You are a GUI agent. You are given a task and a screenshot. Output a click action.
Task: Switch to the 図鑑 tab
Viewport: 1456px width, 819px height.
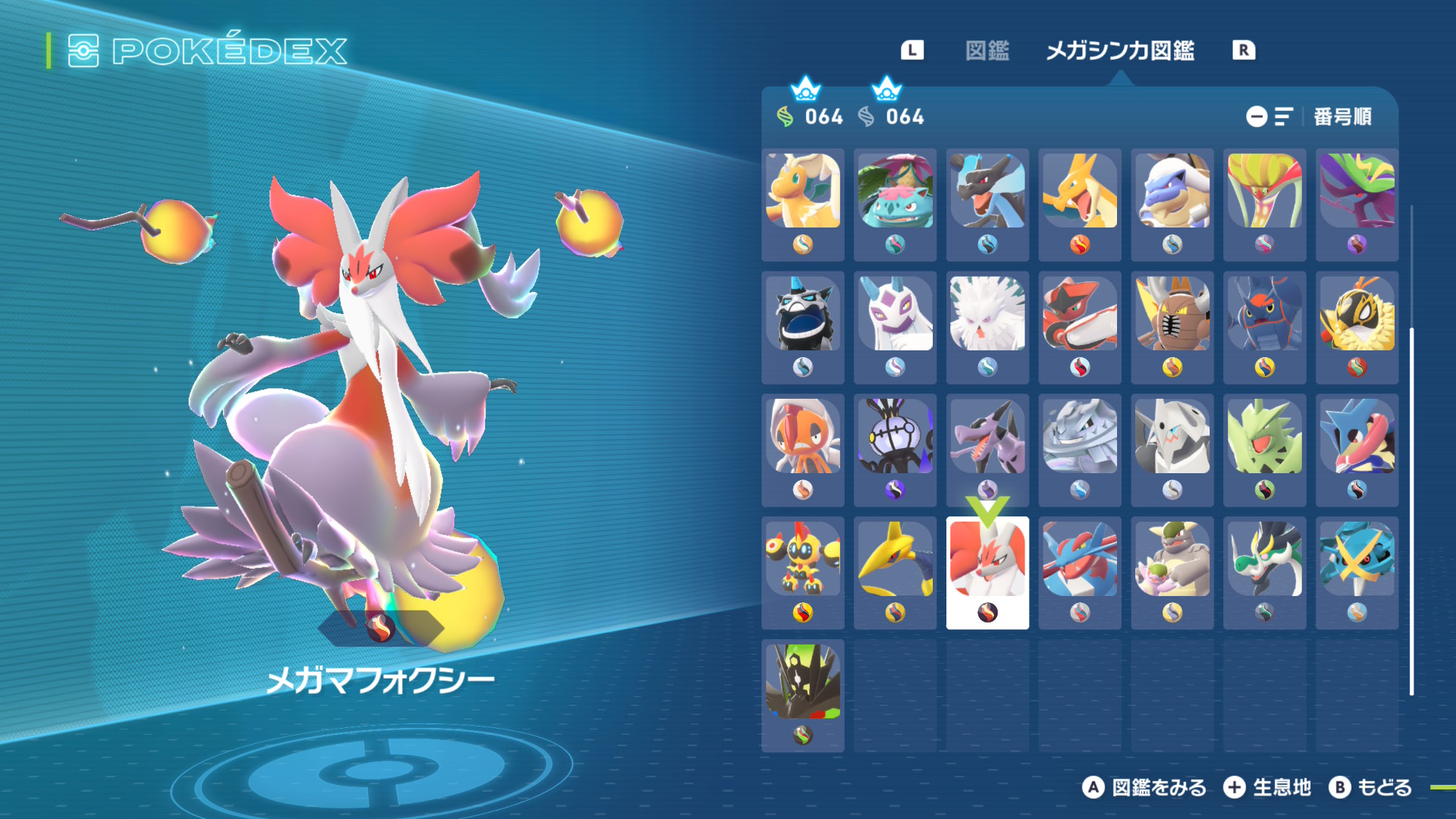pyautogui.click(x=987, y=51)
